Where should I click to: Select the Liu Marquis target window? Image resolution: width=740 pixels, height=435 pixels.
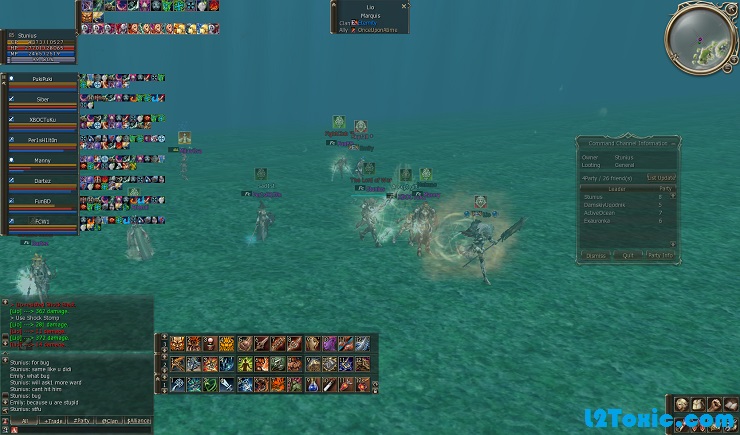coord(370,17)
